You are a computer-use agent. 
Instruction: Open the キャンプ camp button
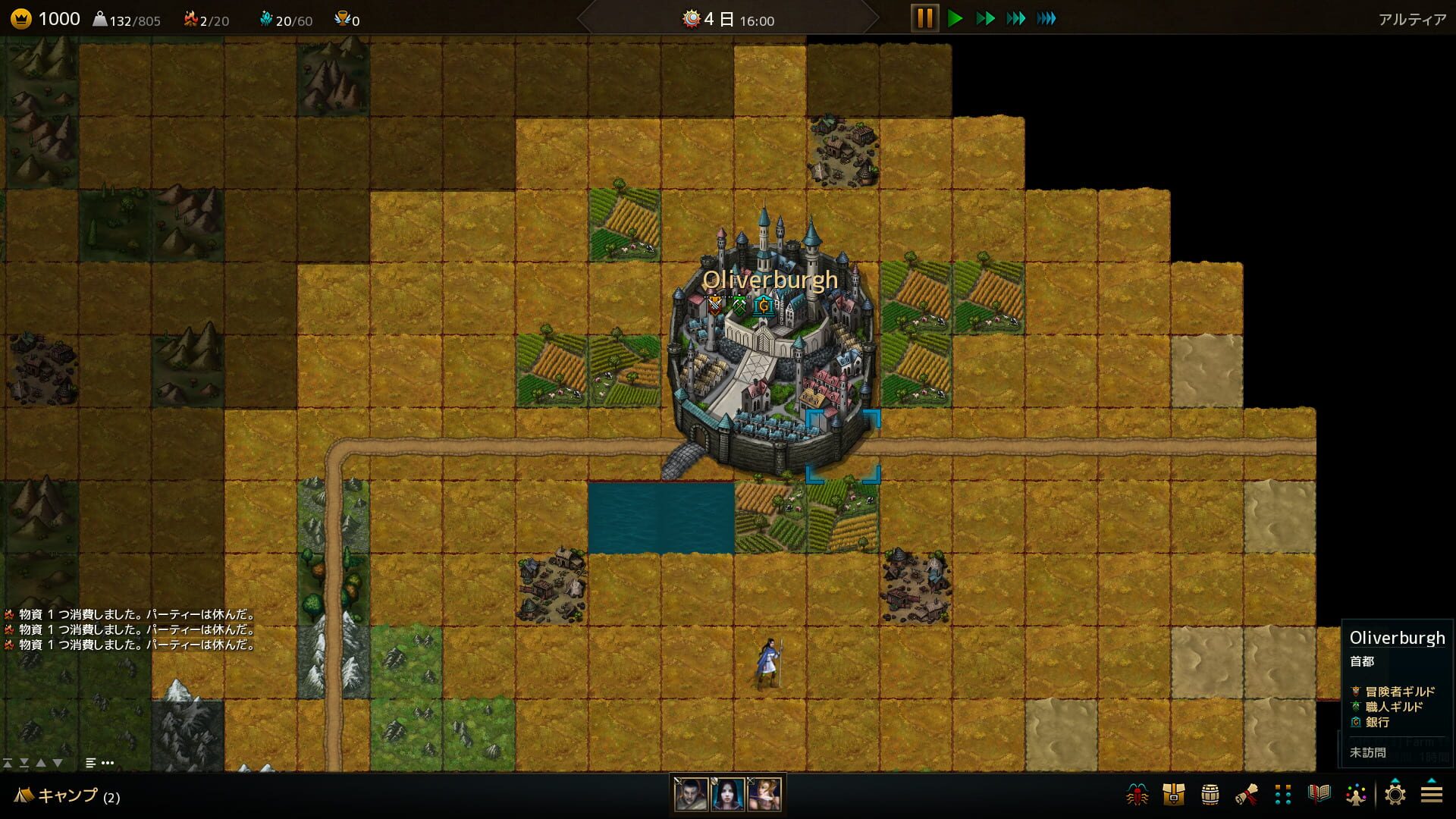coord(67,795)
